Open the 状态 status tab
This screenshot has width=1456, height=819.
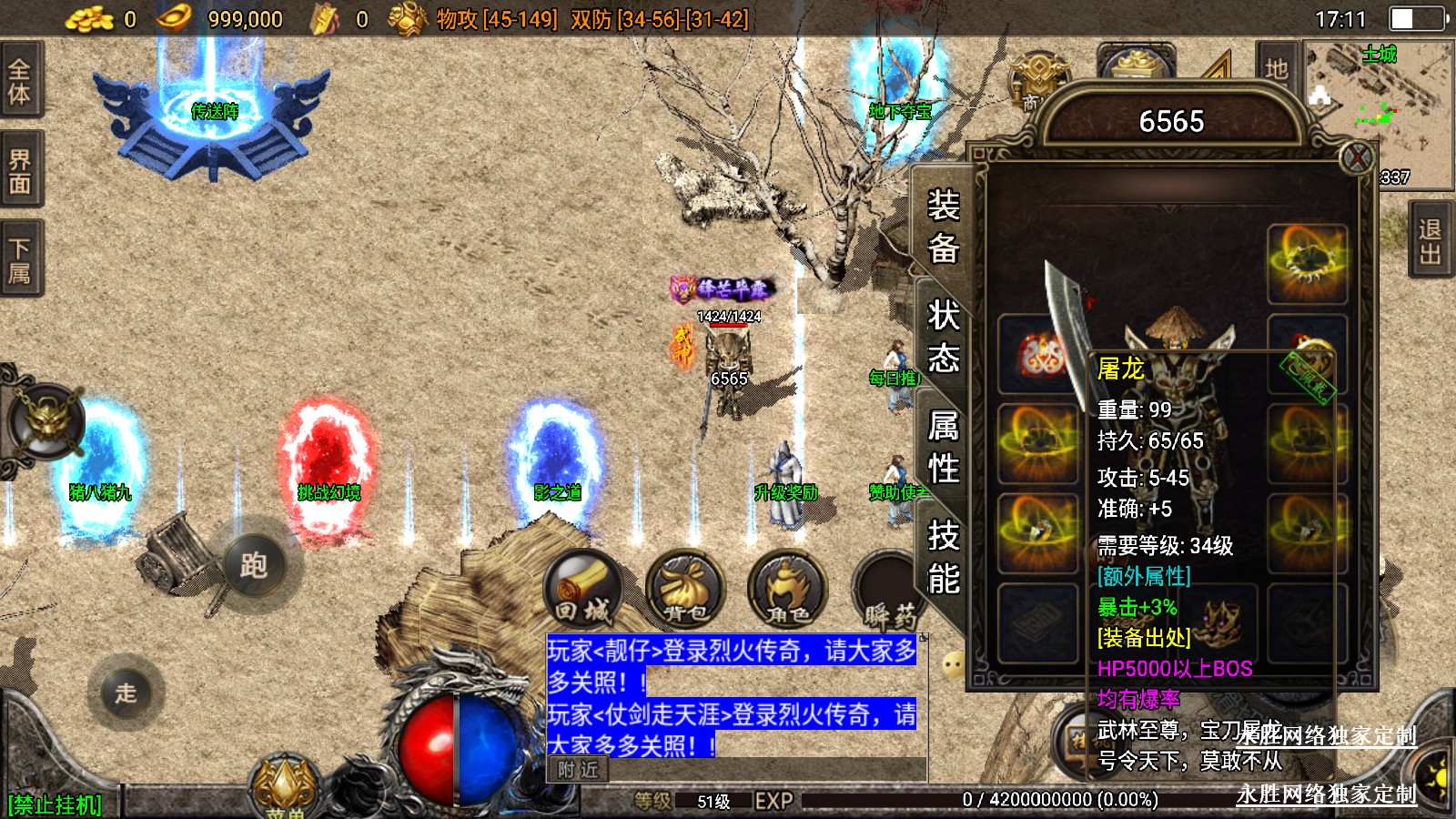click(x=944, y=337)
